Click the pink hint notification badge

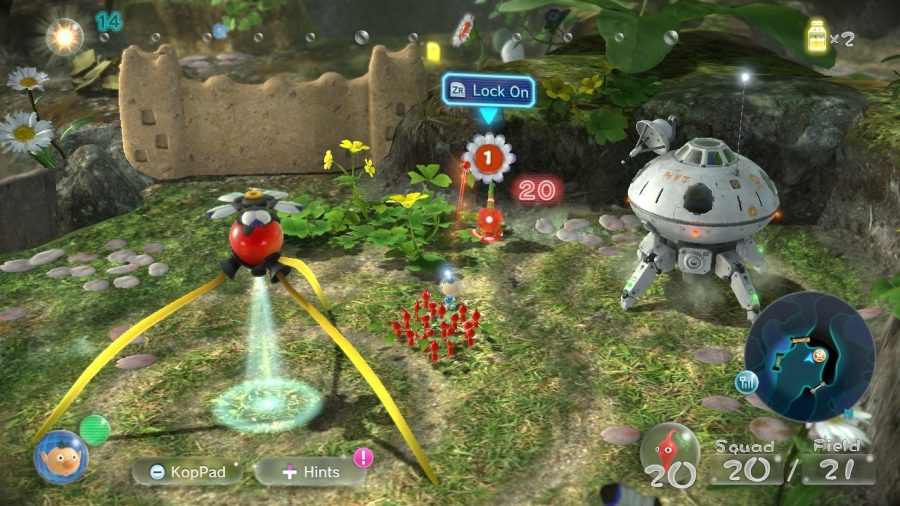click(x=363, y=458)
